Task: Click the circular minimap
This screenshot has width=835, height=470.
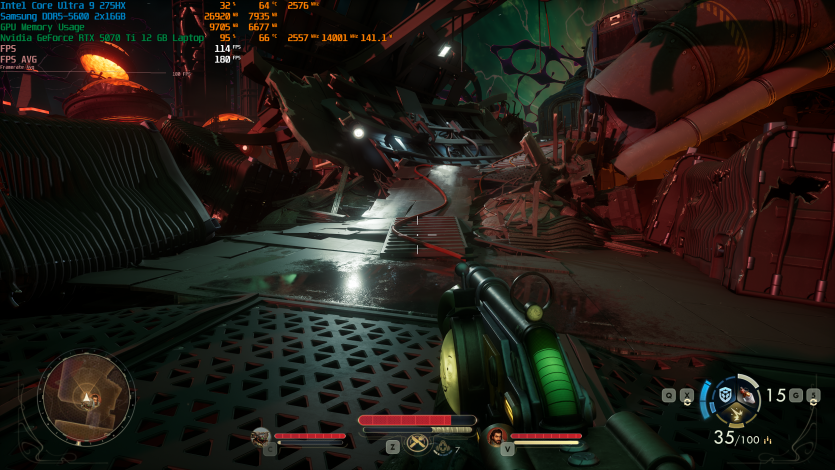Action: 86,398
